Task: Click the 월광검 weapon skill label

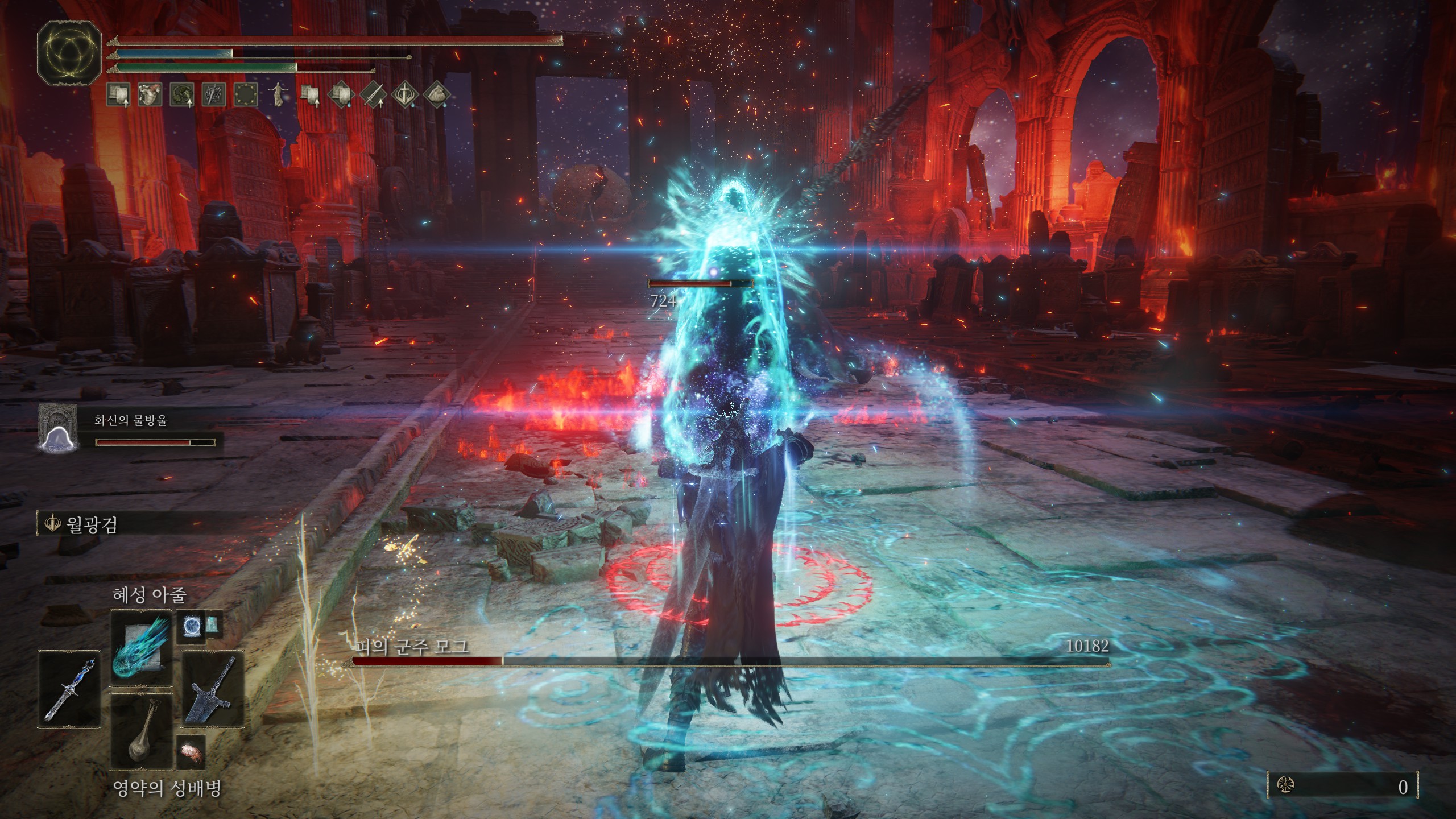Action: (91, 524)
